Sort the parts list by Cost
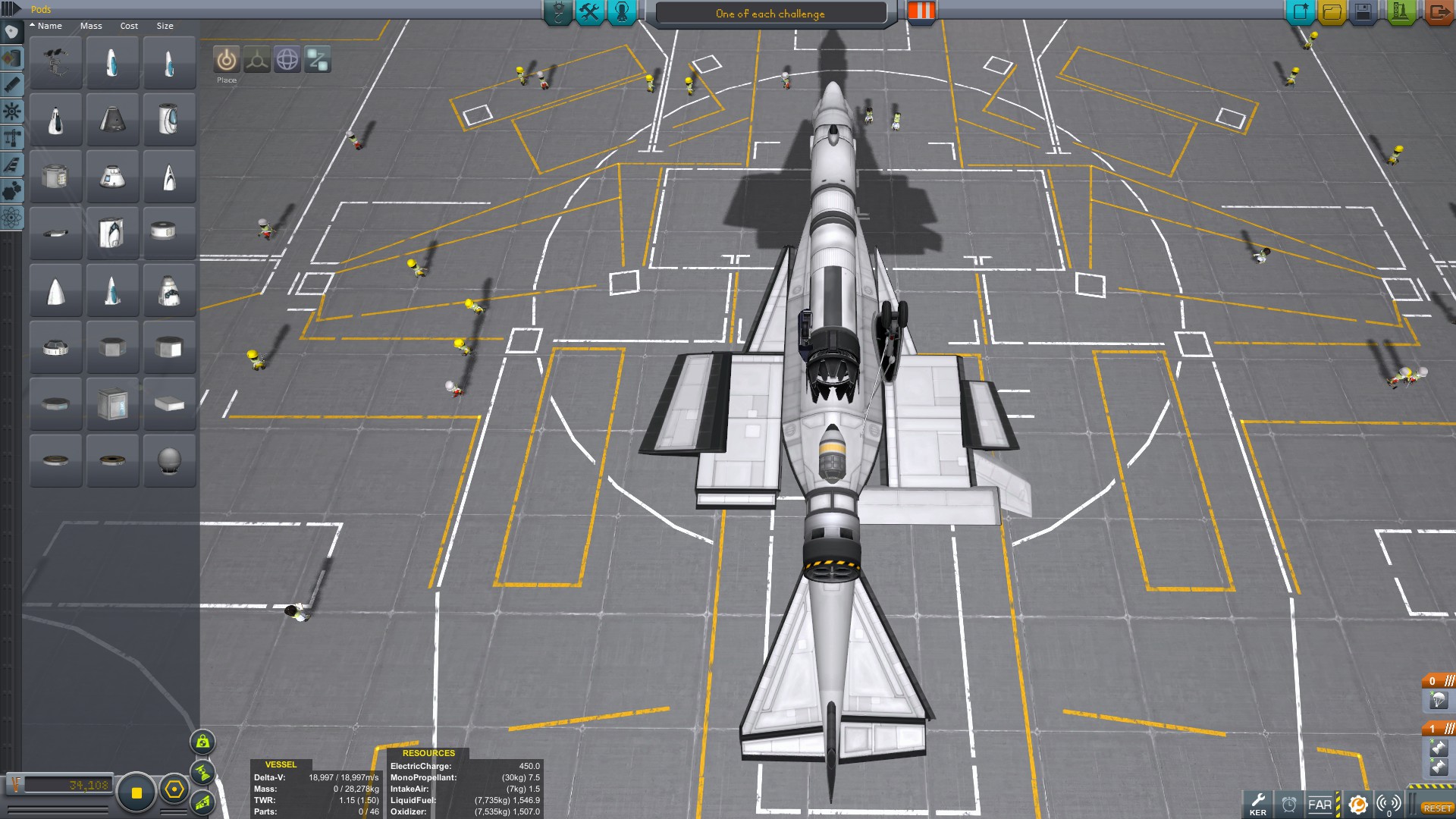Viewport: 1456px width, 819px height. (x=129, y=26)
